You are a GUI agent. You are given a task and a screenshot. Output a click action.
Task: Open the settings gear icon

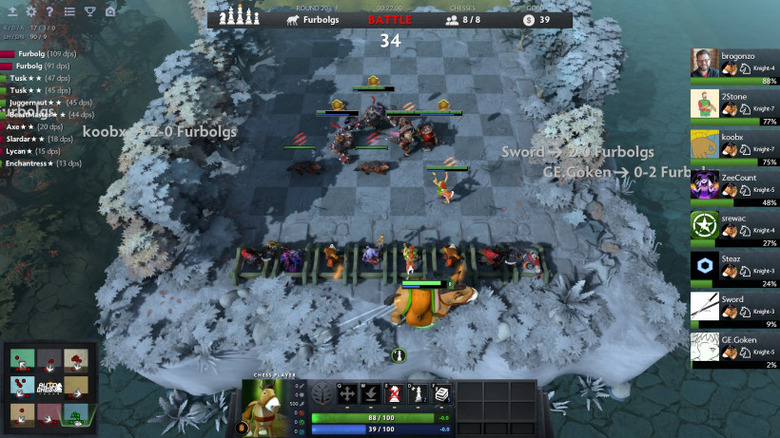pyautogui.click(x=31, y=11)
